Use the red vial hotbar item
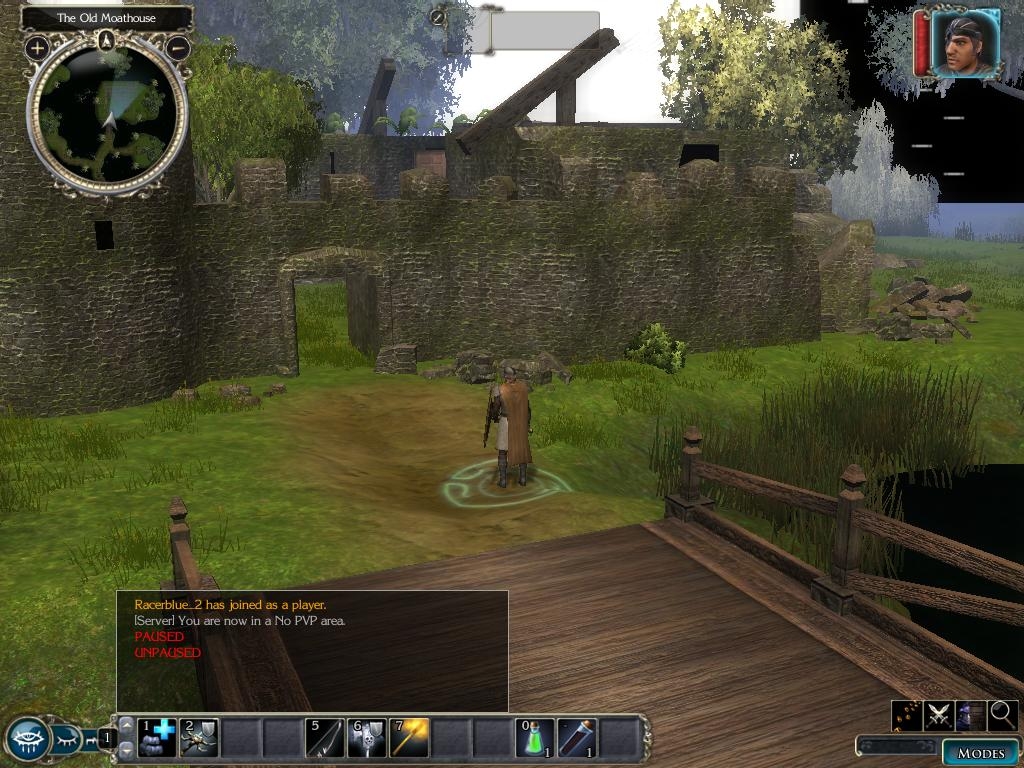Screen dimensions: 1024x768 [x=577, y=738]
